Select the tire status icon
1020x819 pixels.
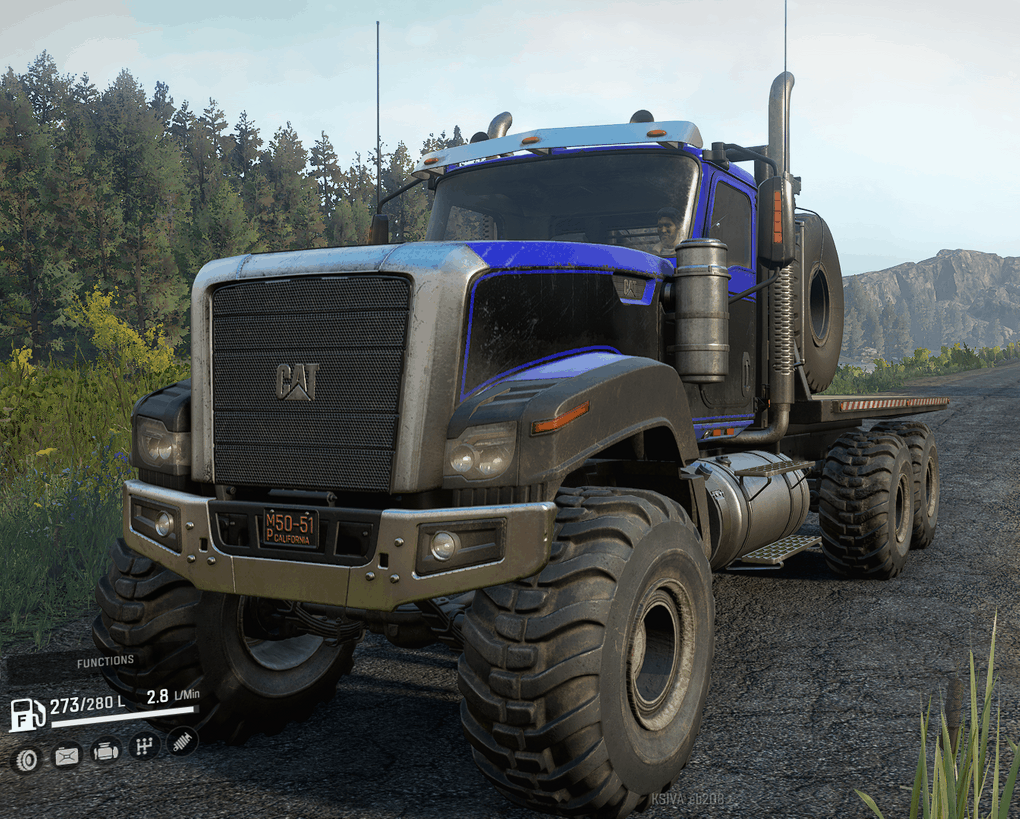click(x=27, y=759)
